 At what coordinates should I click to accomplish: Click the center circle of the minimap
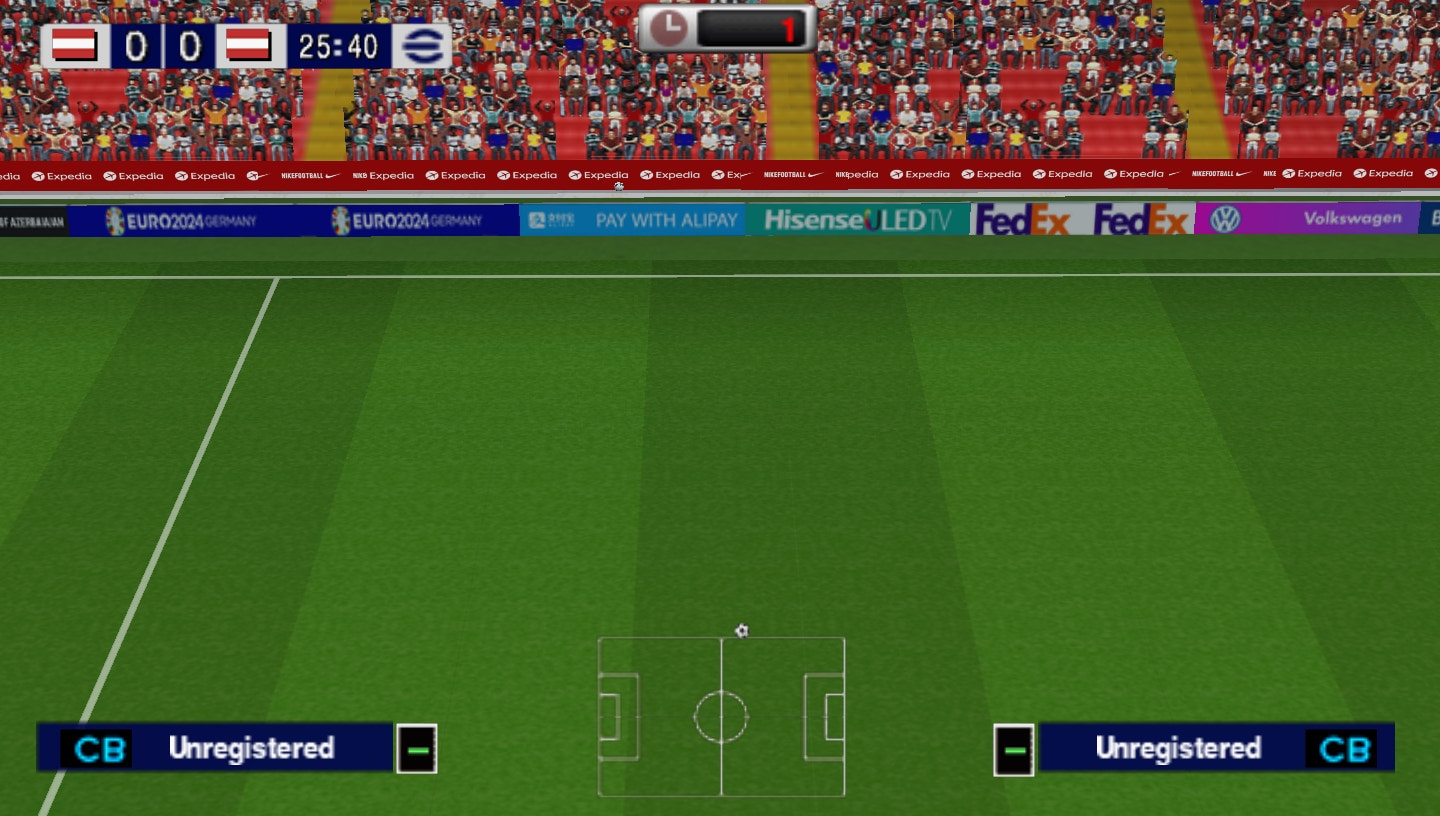(x=721, y=716)
